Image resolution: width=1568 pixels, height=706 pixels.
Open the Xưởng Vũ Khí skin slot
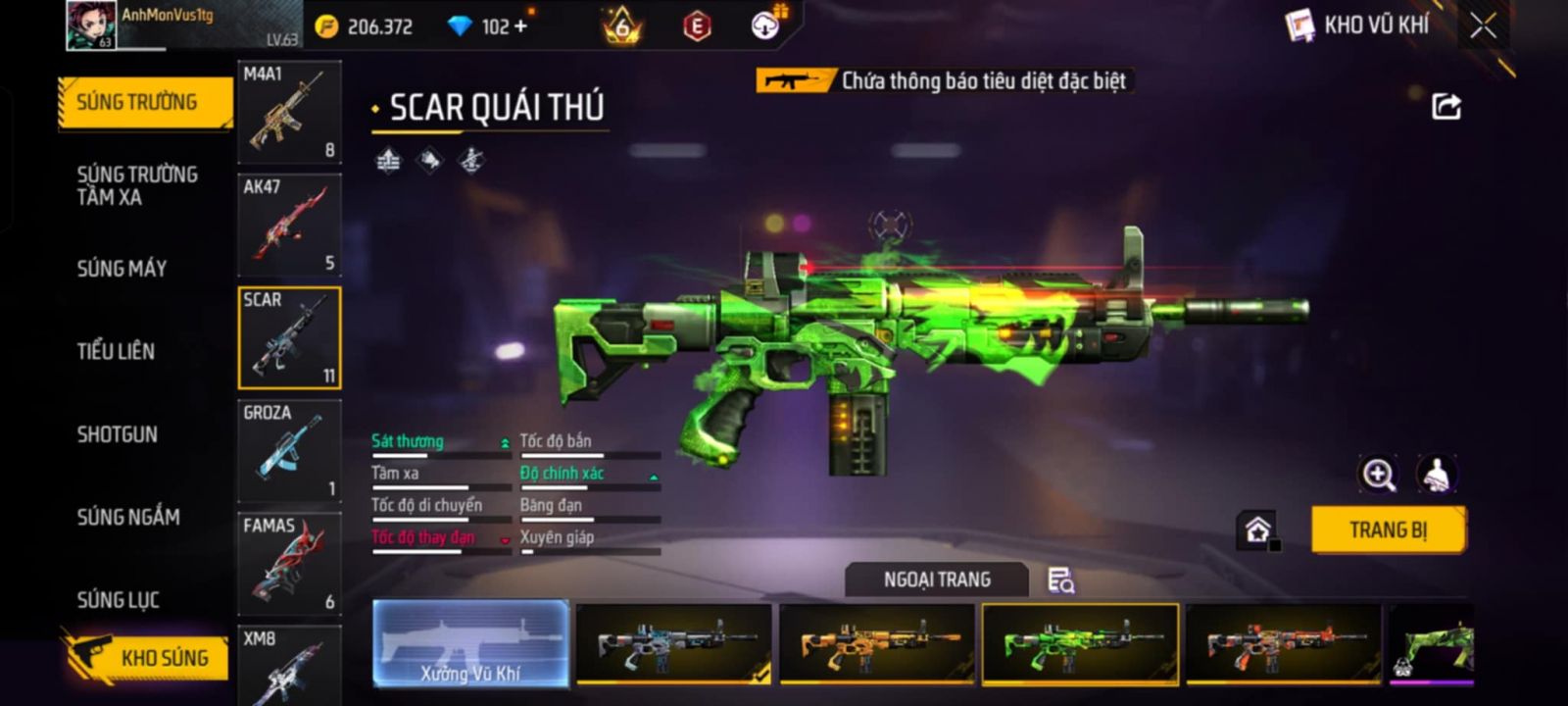point(470,643)
